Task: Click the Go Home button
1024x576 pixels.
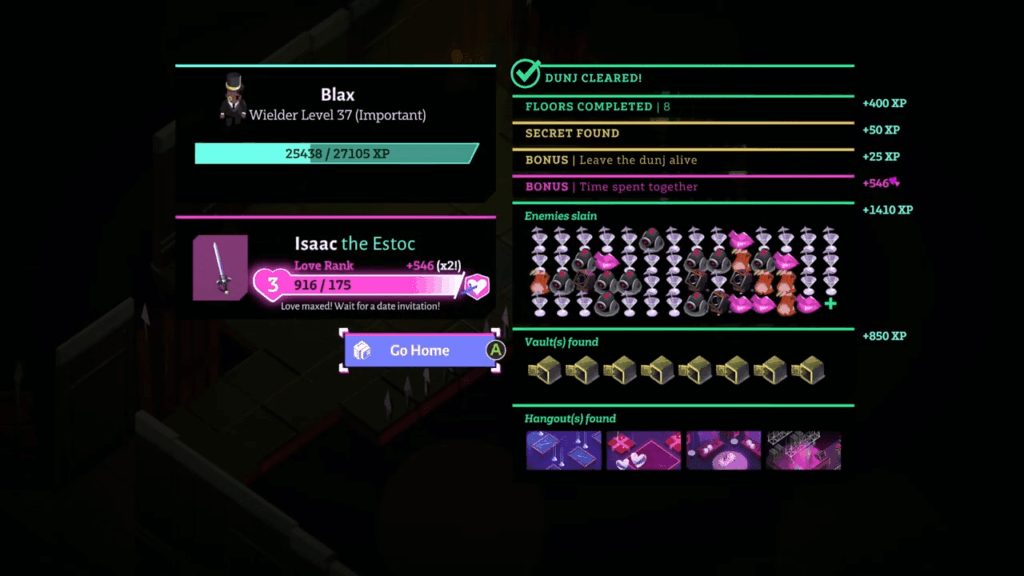Action: tap(420, 350)
